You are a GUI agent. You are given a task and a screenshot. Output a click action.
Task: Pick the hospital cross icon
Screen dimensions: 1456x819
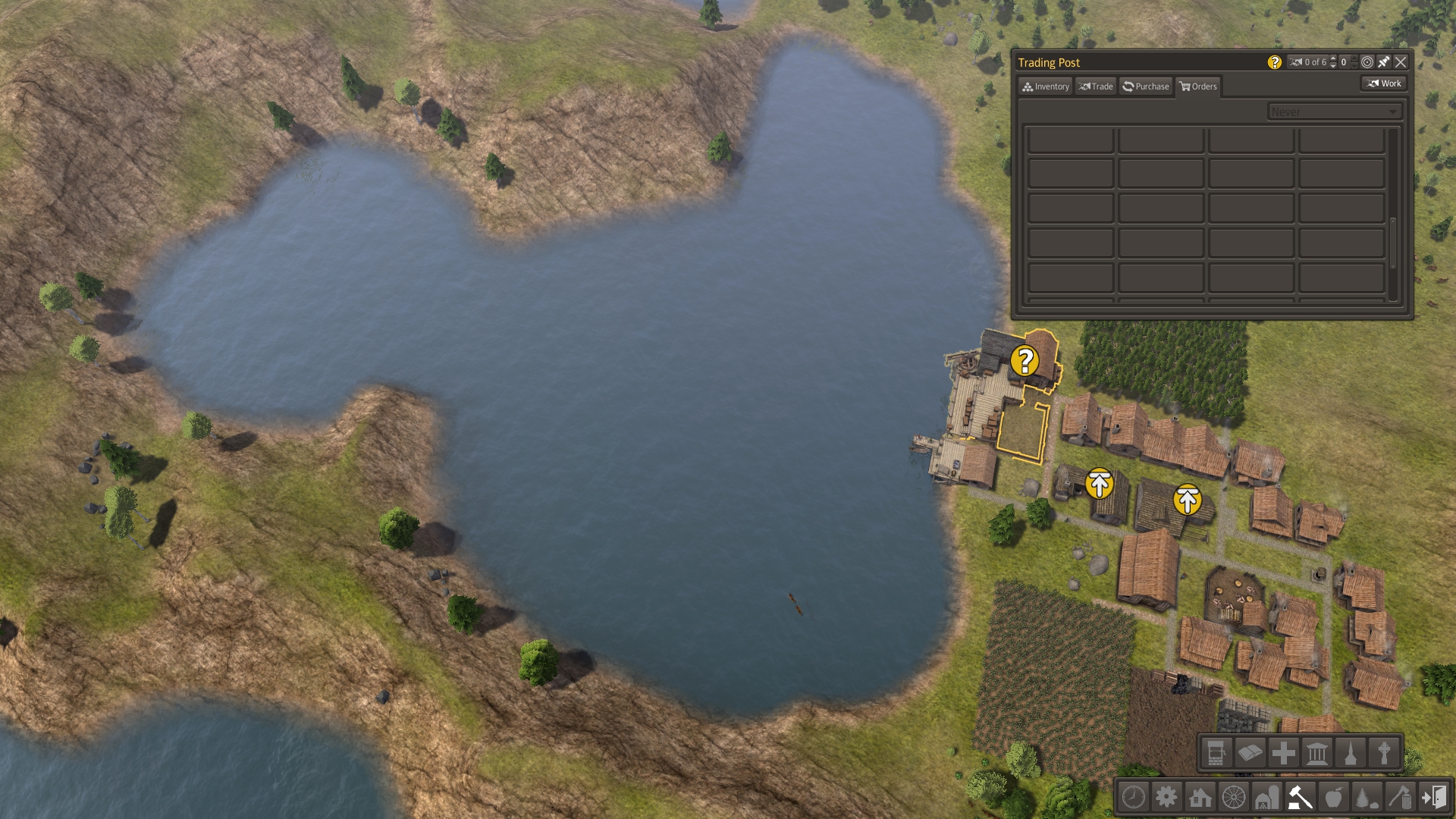click(1283, 753)
